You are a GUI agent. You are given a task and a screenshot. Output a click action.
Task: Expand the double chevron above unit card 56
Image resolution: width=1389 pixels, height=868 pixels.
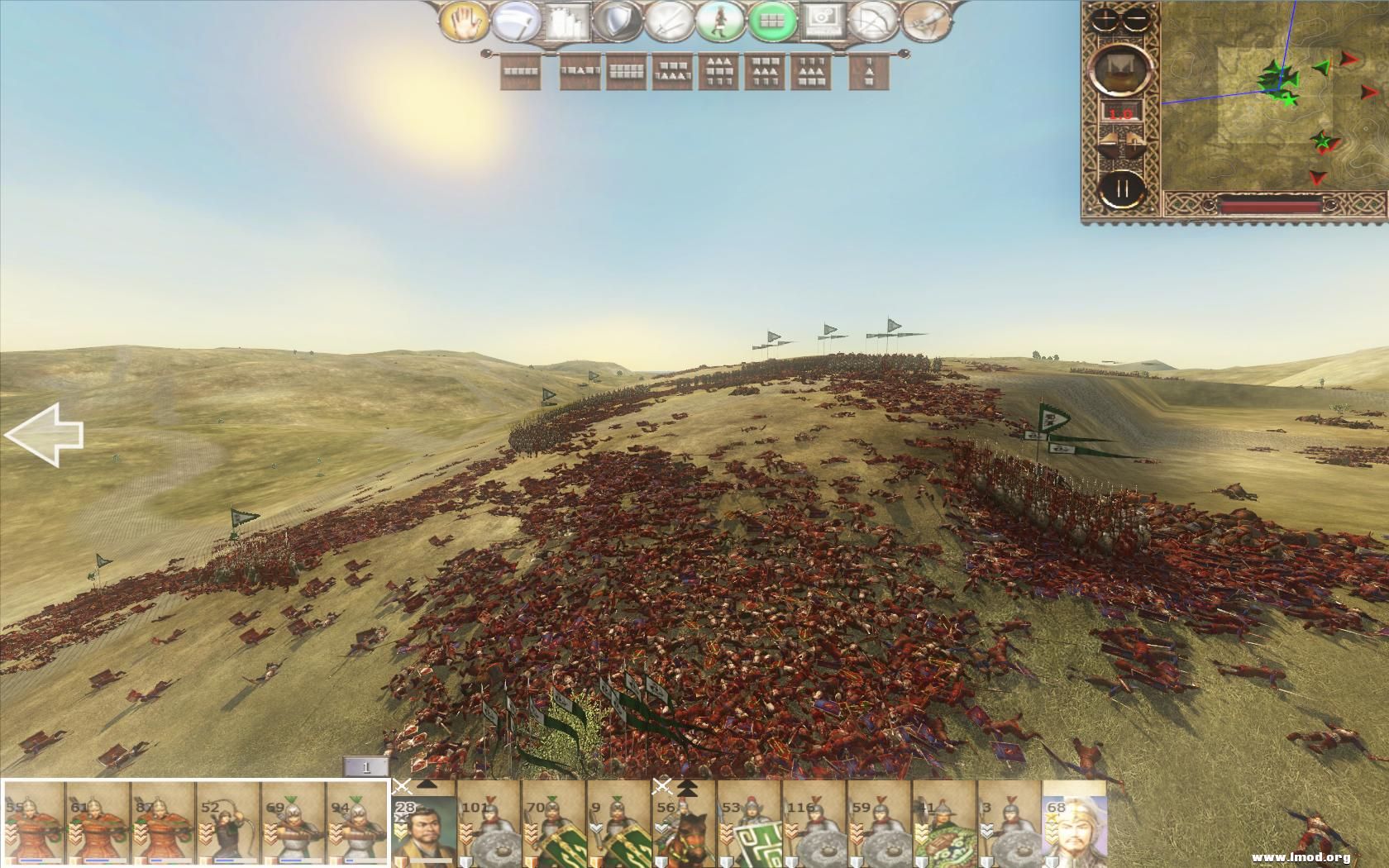[x=689, y=787]
